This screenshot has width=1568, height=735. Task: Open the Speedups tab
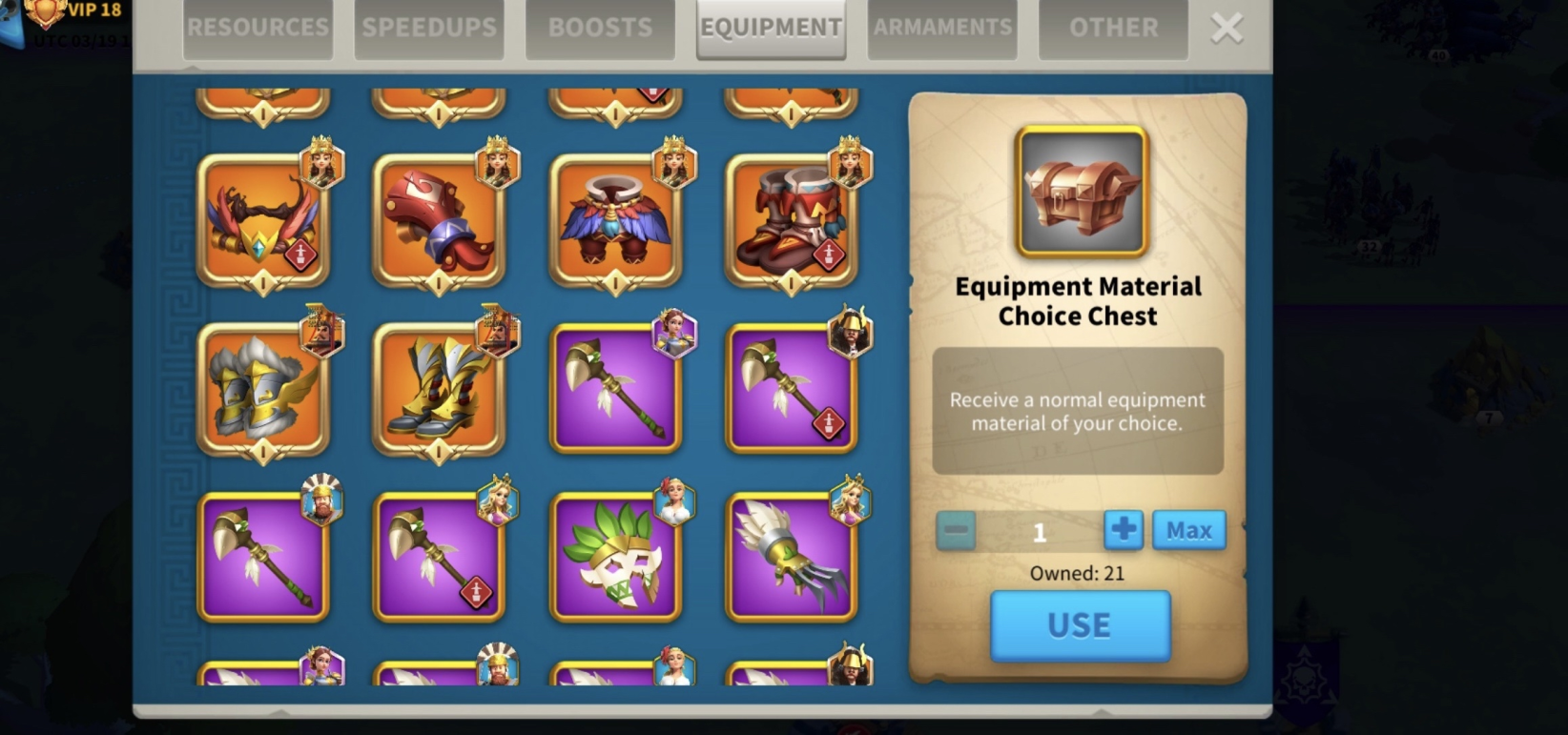[429, 29]
